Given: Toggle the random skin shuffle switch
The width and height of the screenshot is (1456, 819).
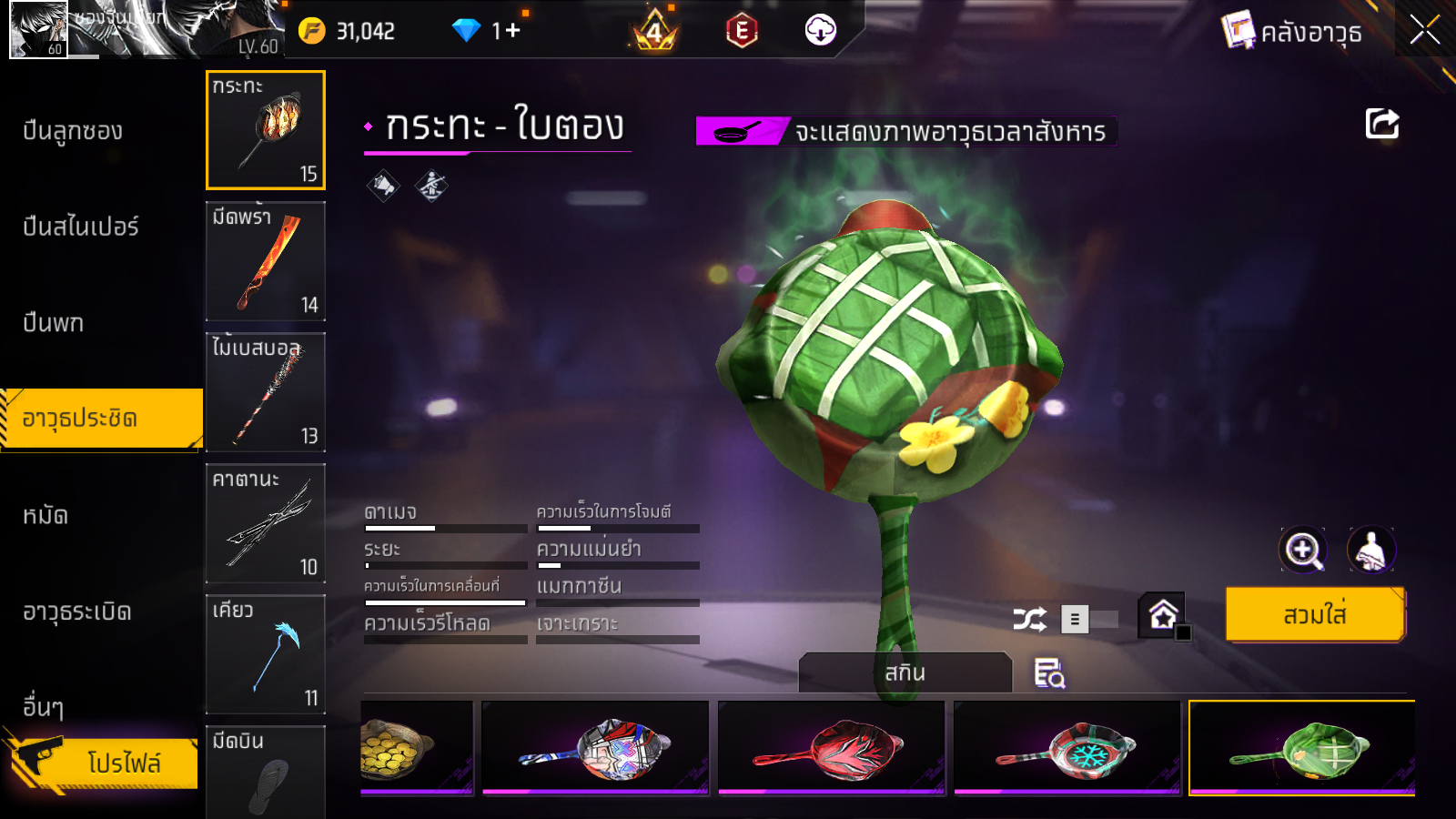Looking at the screenshot, I should tap(1089, 620).
